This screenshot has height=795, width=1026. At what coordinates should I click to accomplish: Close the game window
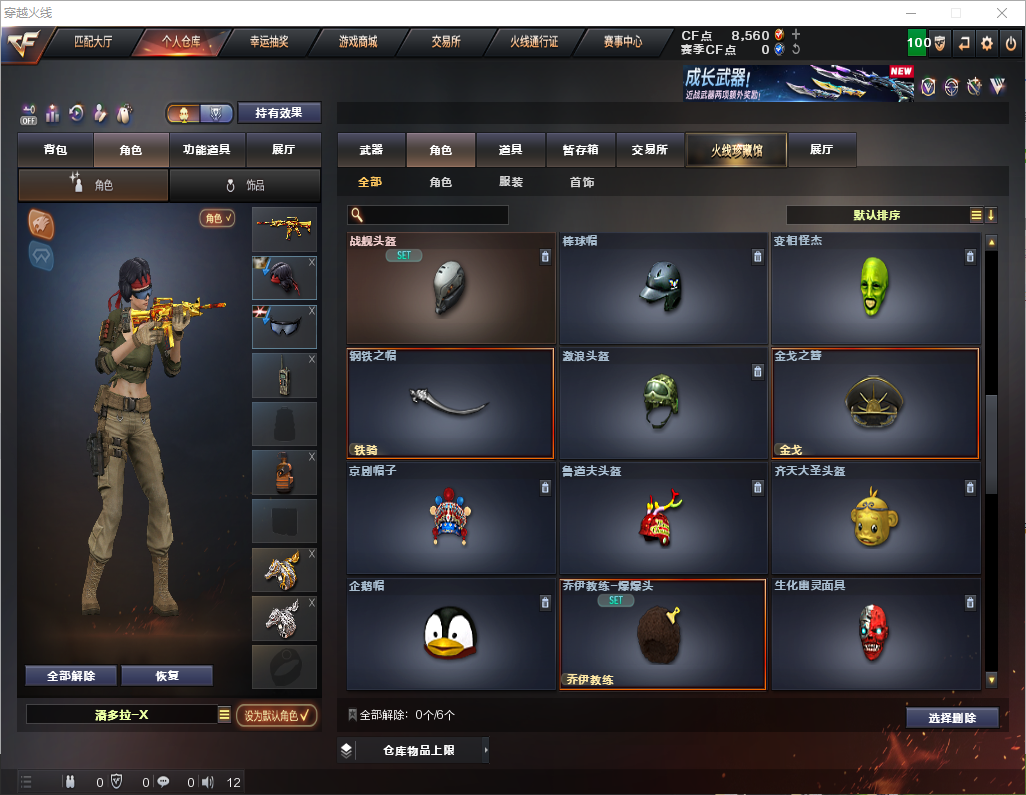(1002, 13)
